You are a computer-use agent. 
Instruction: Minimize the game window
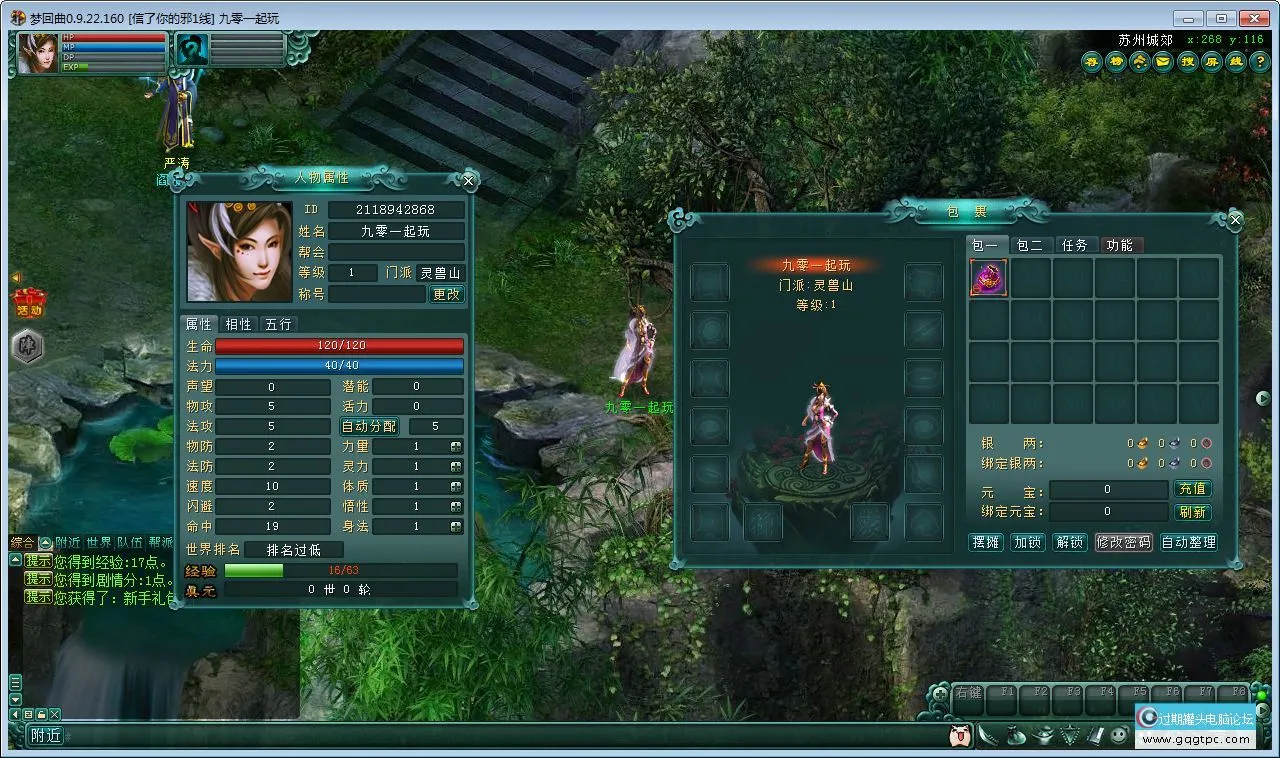(x=1188, y=18)
